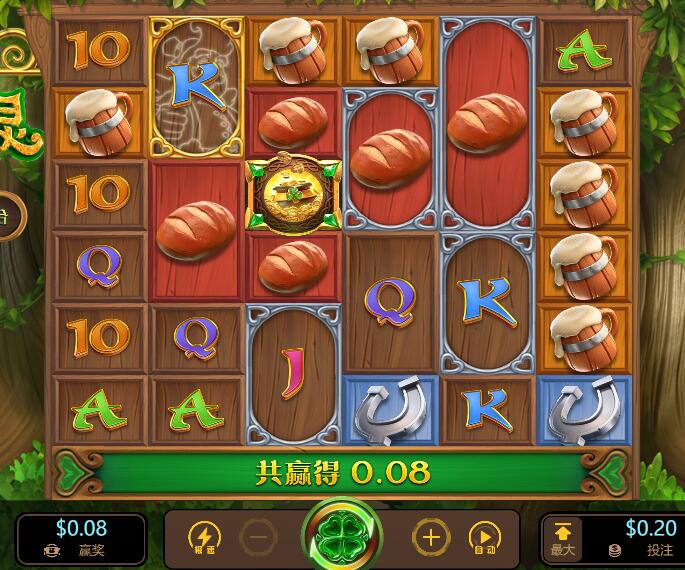685x570 pixels.
Task: Start auto spin with the play icon
Action: pyautogui.click(x=484, y=538)
